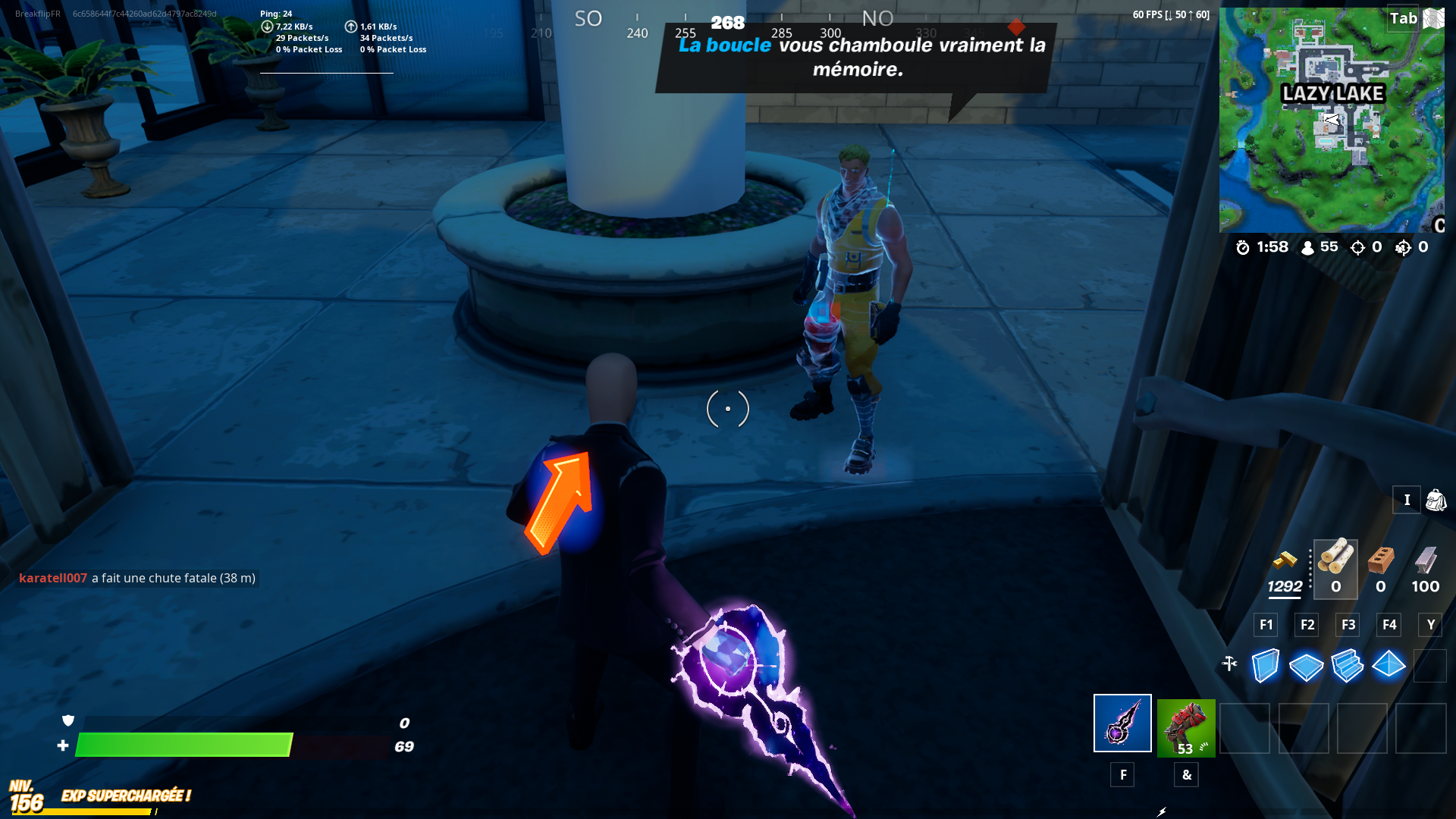Screen dimensions: 1456x819
Task: Click the storm timer icon showing 1:58
Action: click(x=1241, y=247)
